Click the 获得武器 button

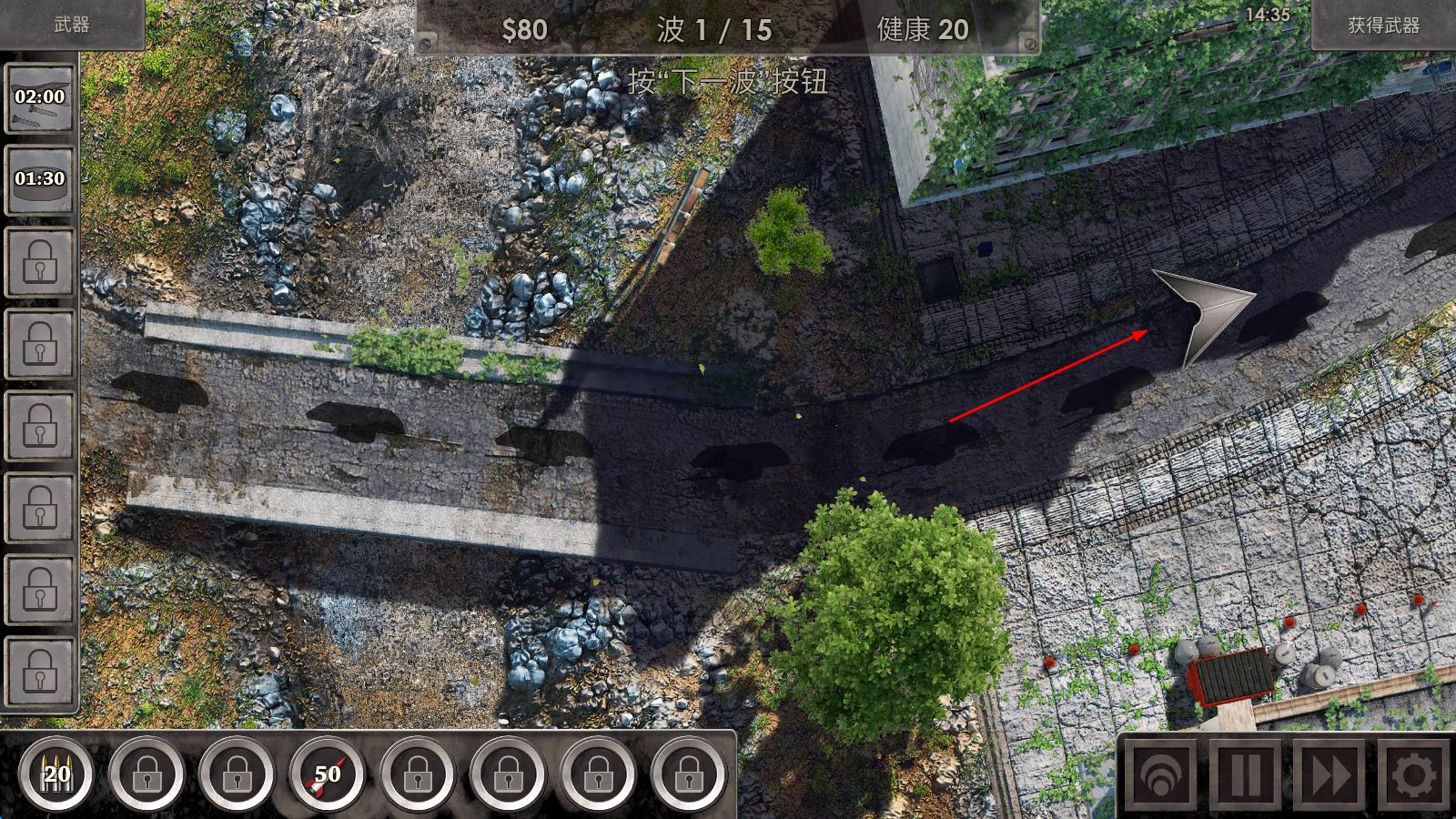(1383, 25)
